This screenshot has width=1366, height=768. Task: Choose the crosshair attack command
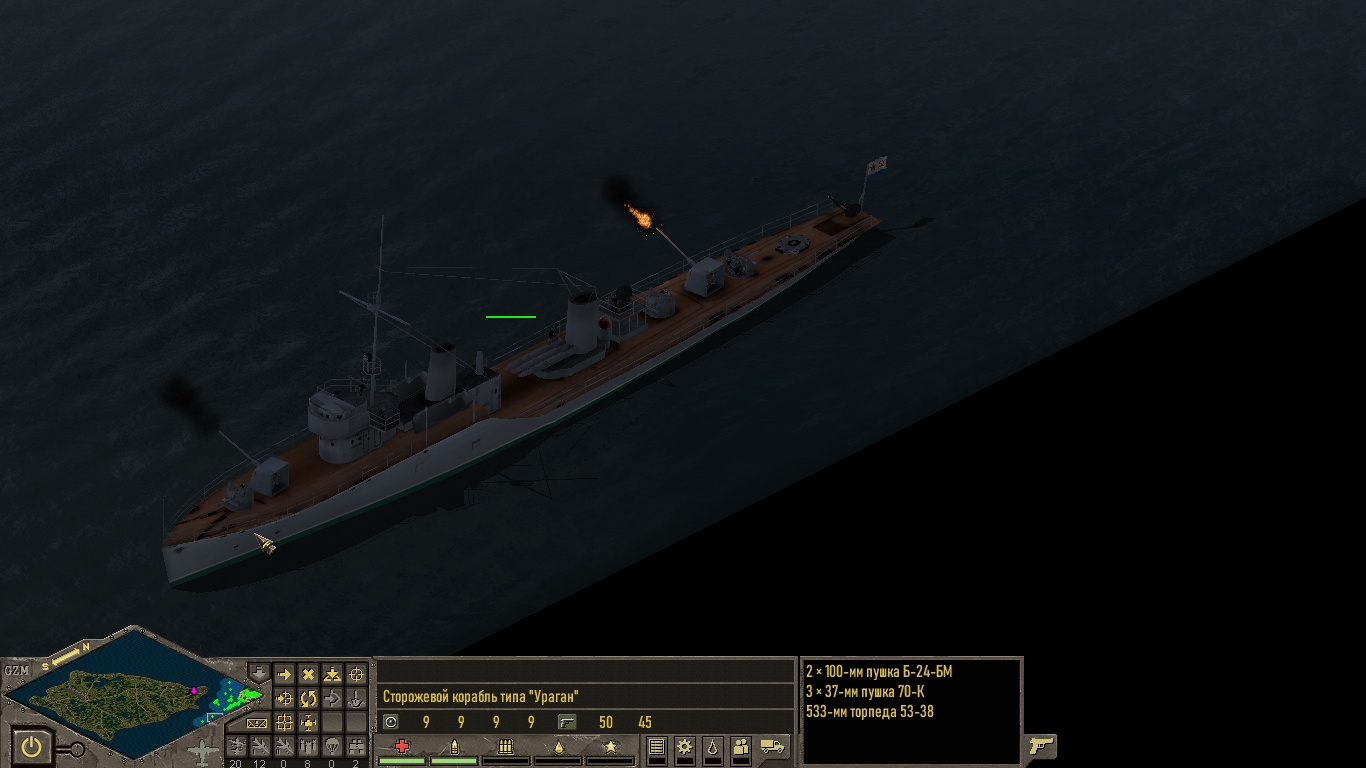[x=356, y=675]
